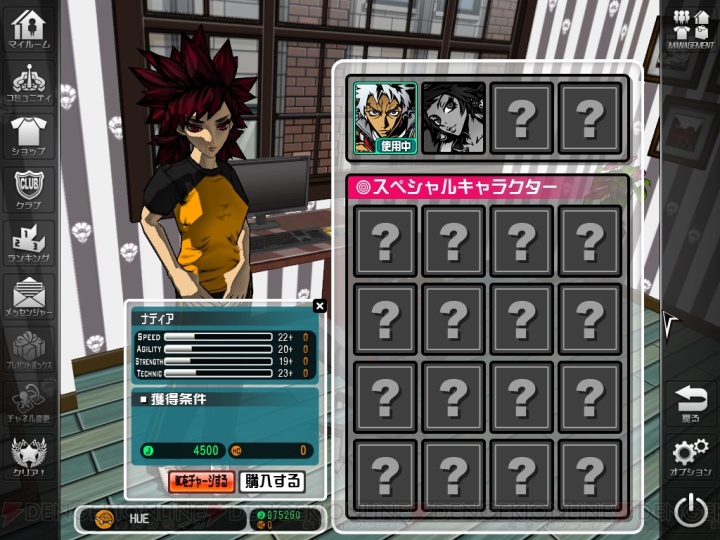Go back with the 戻る arrow button
Viewport: 720px width, 540px height.
click(690, 402)
